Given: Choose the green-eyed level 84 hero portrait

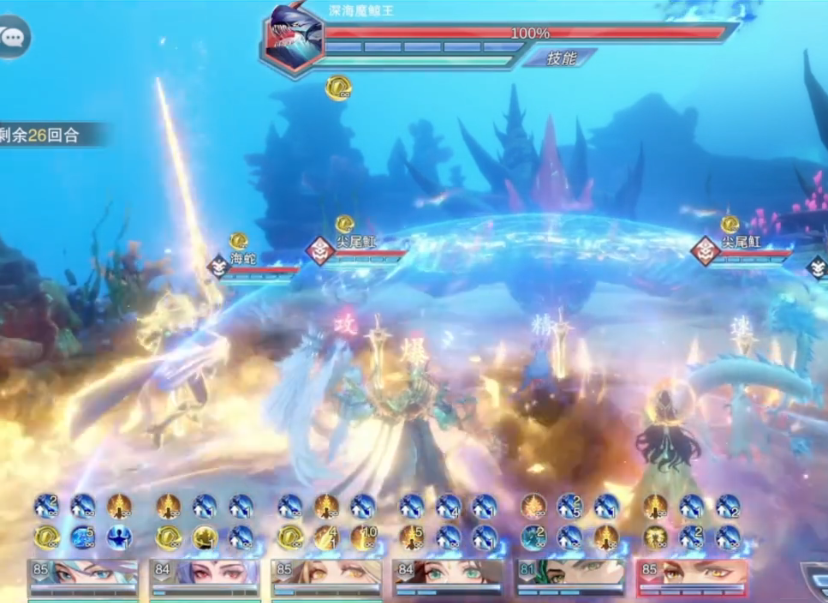Looking at the screenshot, I should tap(448, 575).
